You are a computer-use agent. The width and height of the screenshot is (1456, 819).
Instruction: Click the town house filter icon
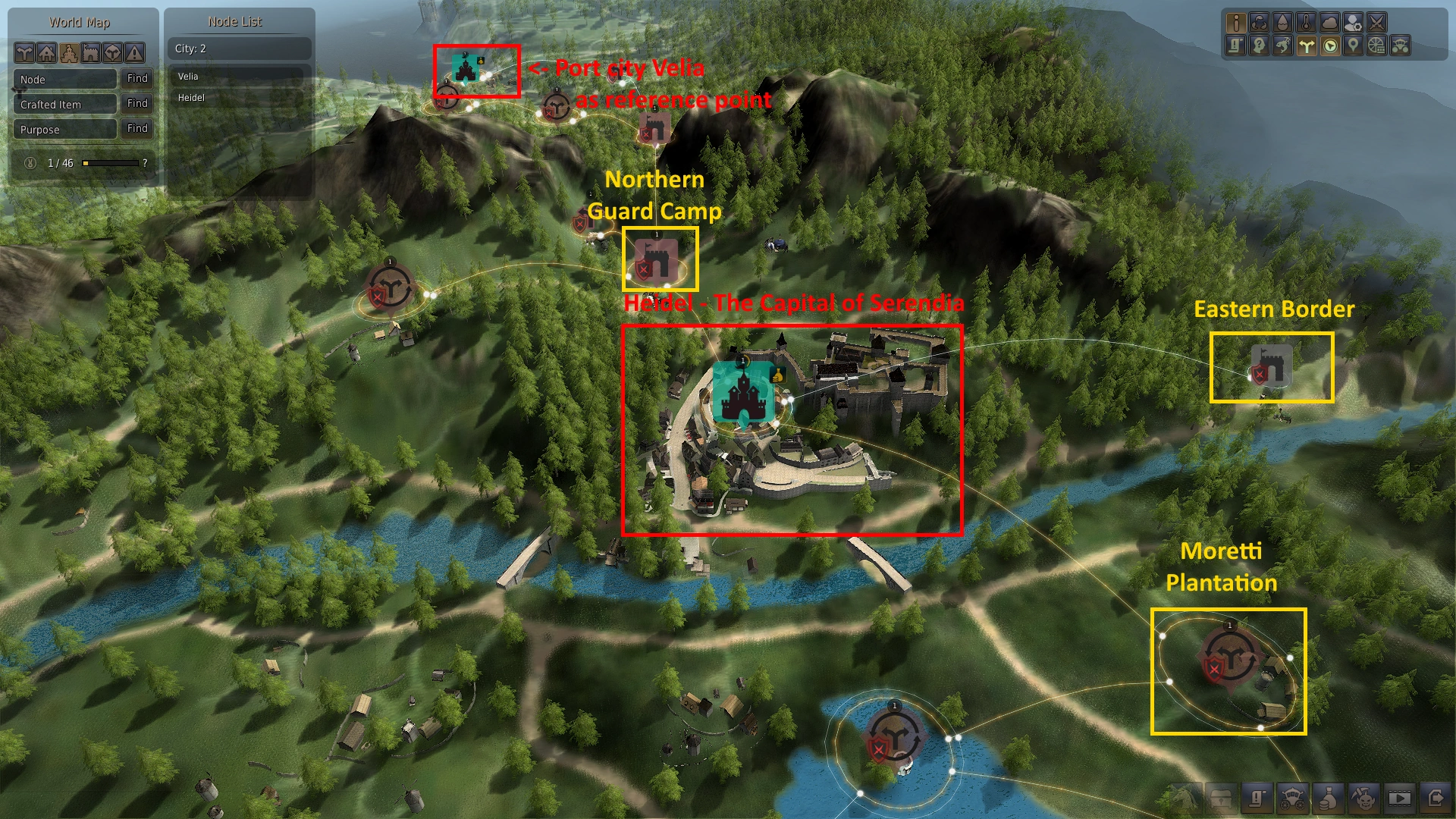point(45,53)
